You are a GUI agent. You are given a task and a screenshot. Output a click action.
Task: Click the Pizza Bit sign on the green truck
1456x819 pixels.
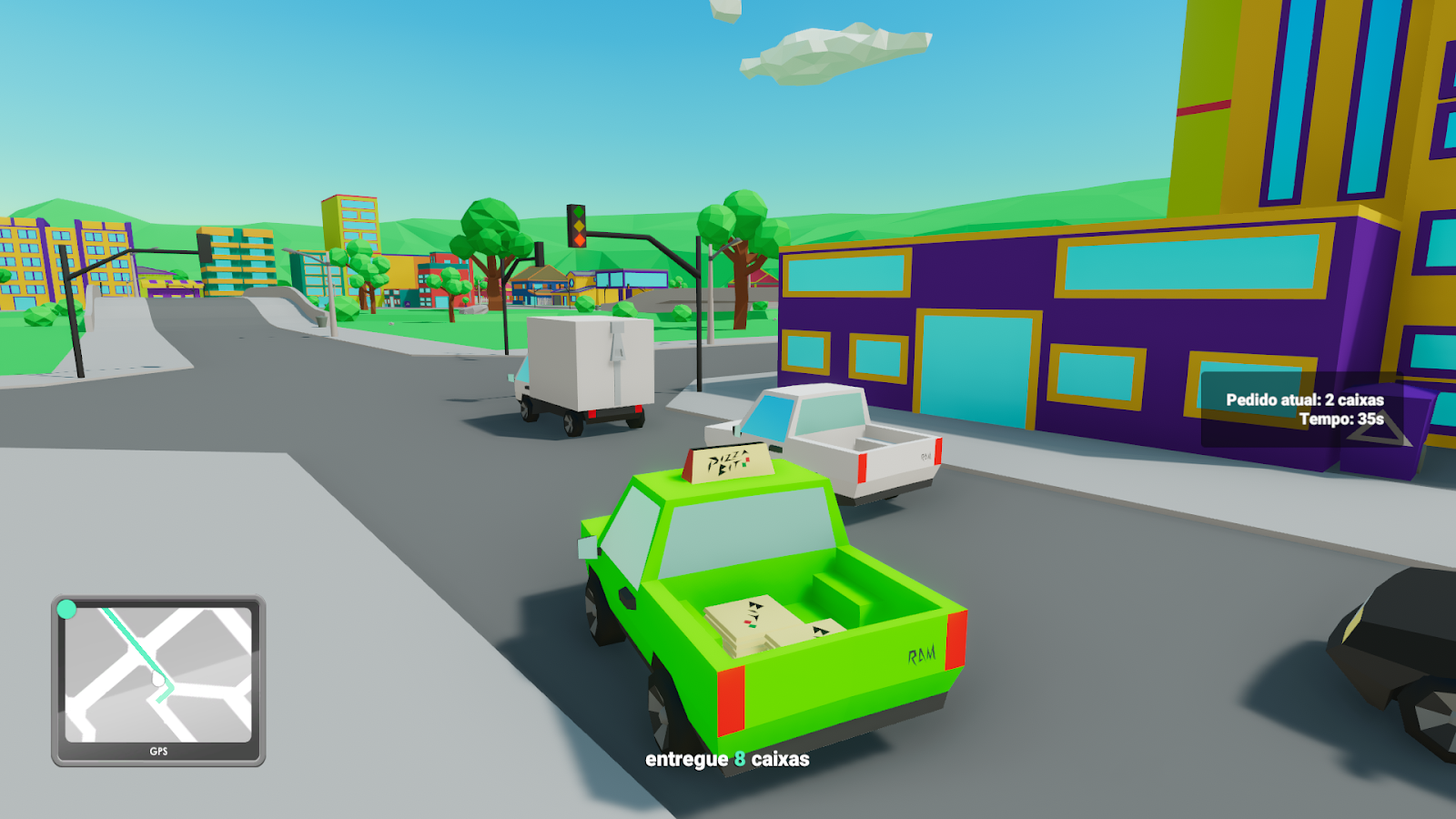coord(728,464)
